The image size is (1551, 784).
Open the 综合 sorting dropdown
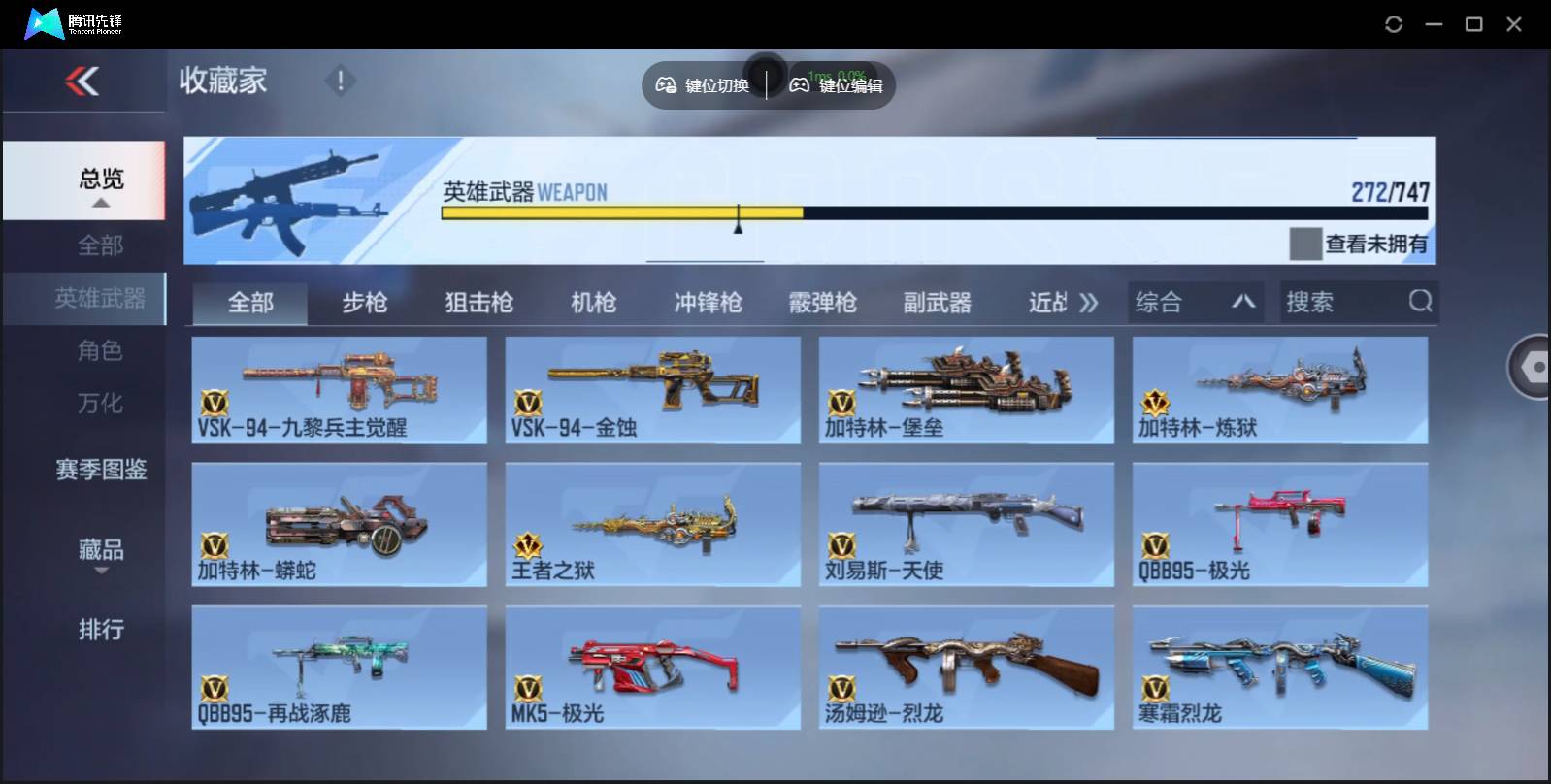point(1196,302)
